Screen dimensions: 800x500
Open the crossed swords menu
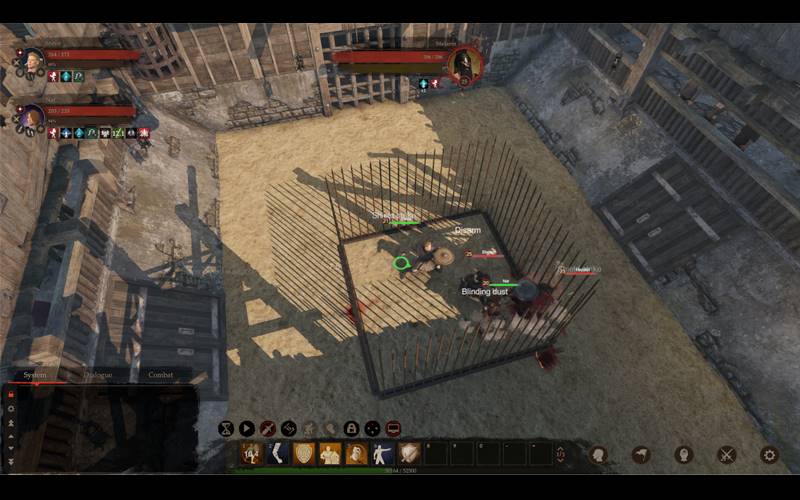[727, 454]
